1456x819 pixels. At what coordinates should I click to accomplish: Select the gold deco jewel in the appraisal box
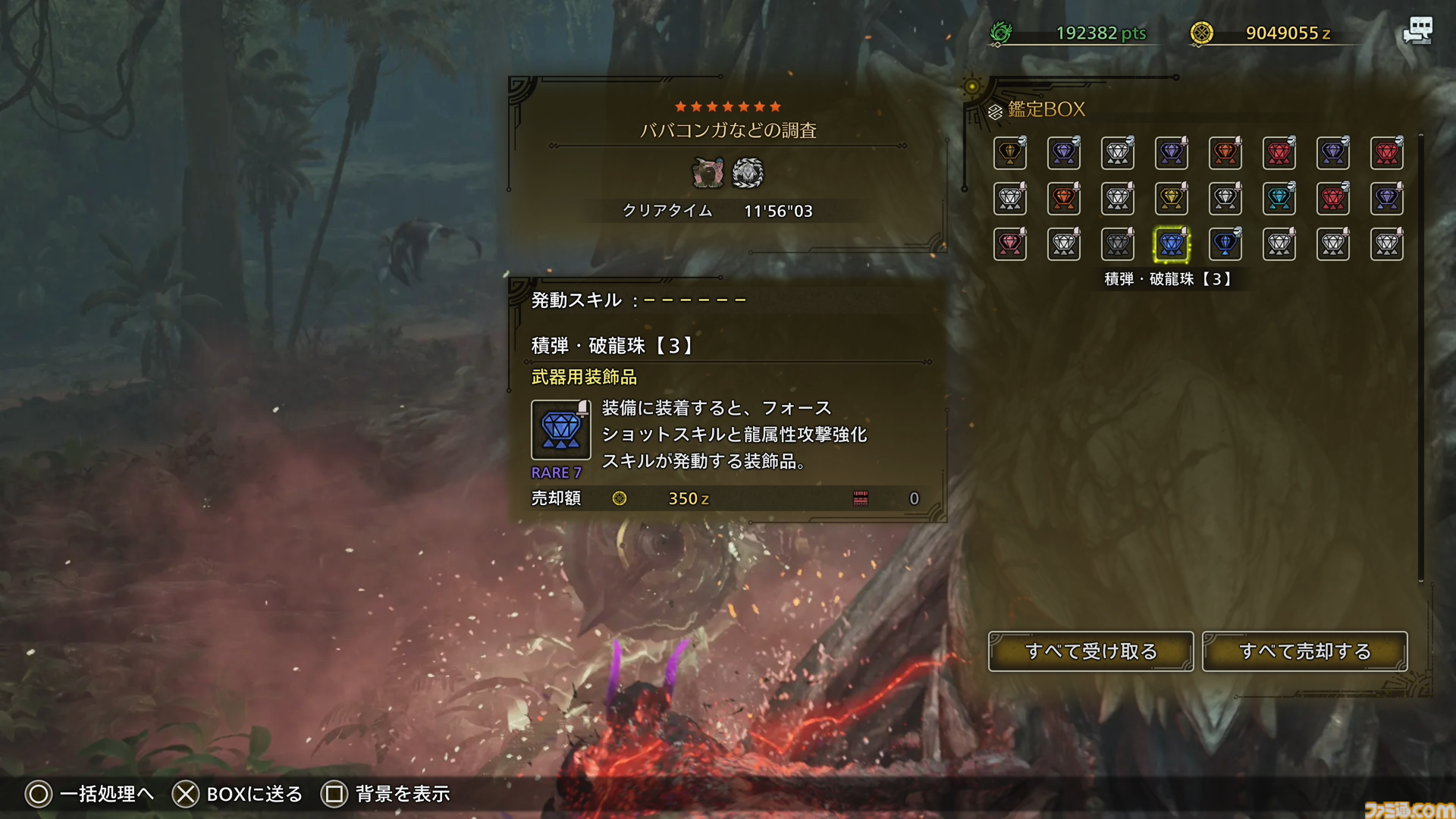(x=1010, y=153)
